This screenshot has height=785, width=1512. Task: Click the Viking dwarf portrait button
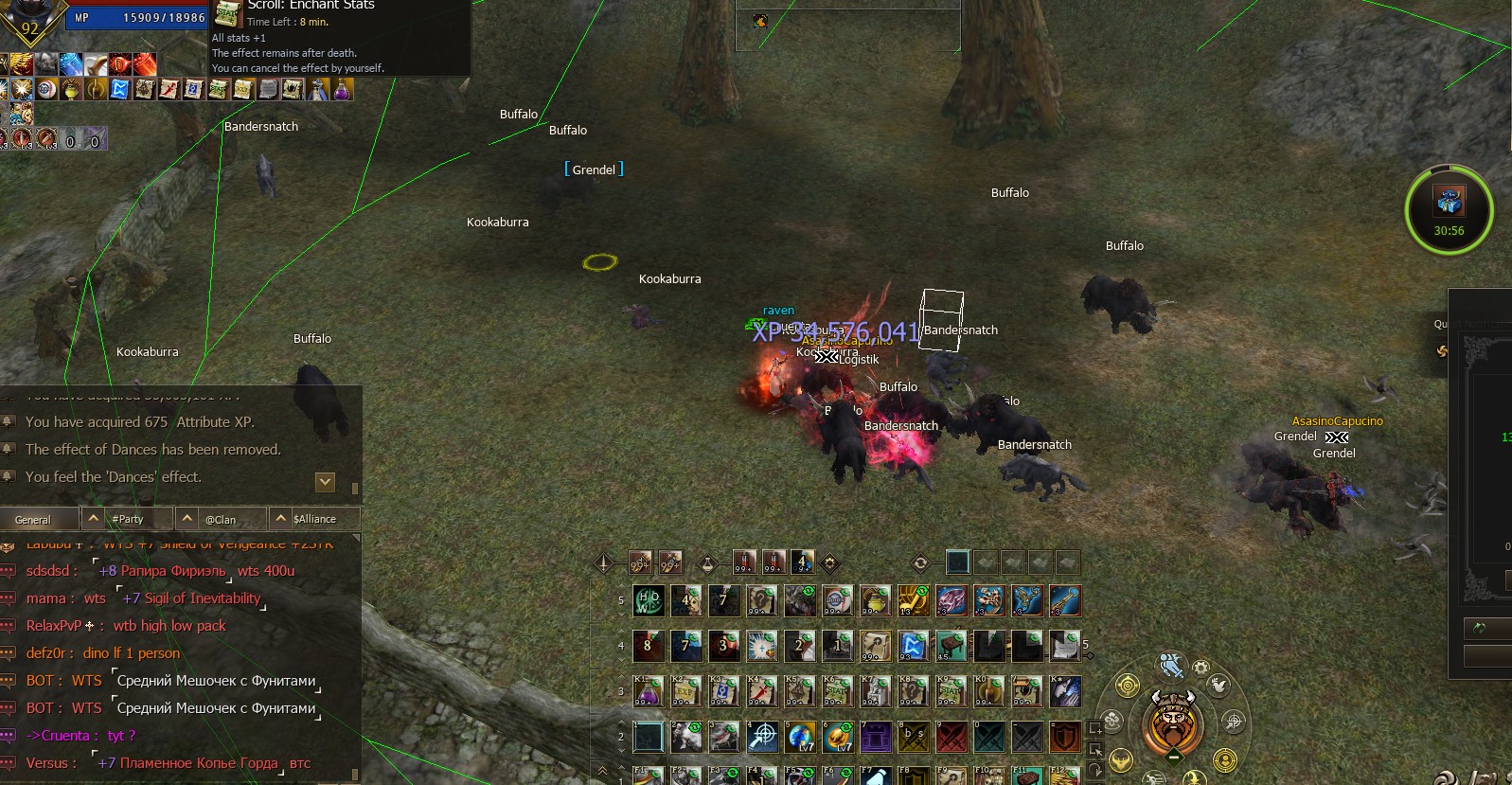point(1173,724)
